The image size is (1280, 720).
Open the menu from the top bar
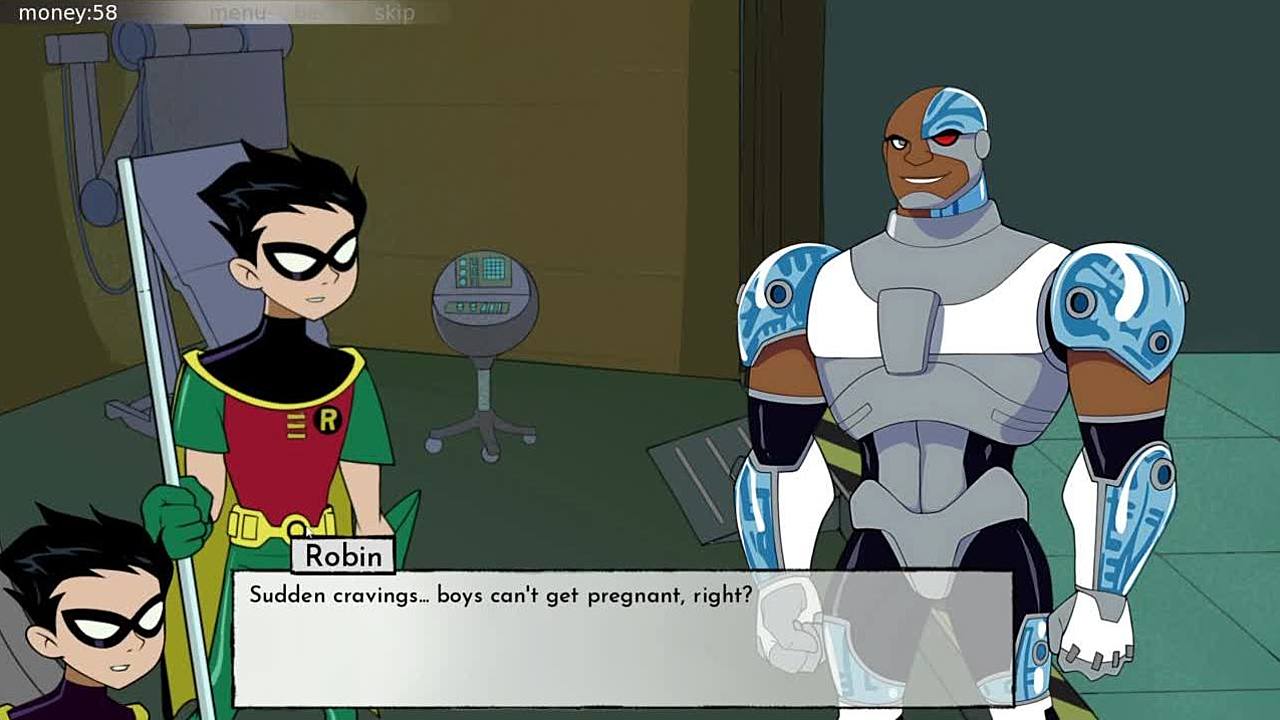[237, 13]
